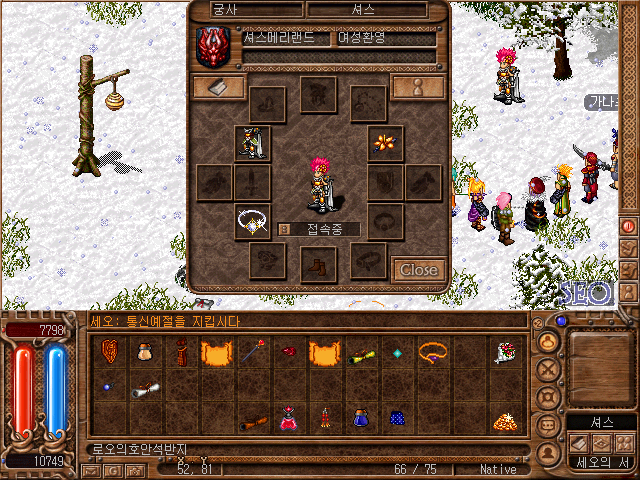640x480 pixels.
Task: Pick the small pouch next to the shield
Action: (145, 351)
